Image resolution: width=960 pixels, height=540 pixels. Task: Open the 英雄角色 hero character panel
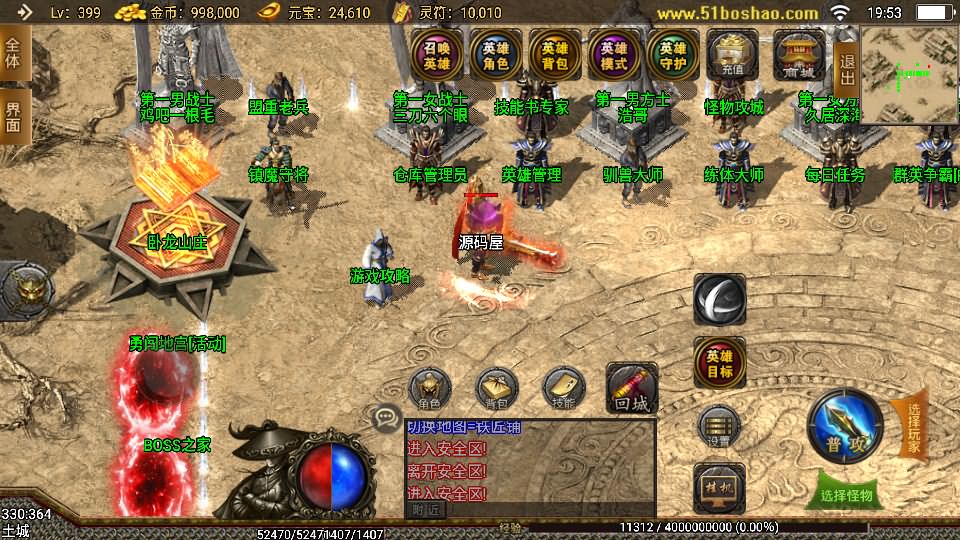pyautogui.click(x=496, y=53)
